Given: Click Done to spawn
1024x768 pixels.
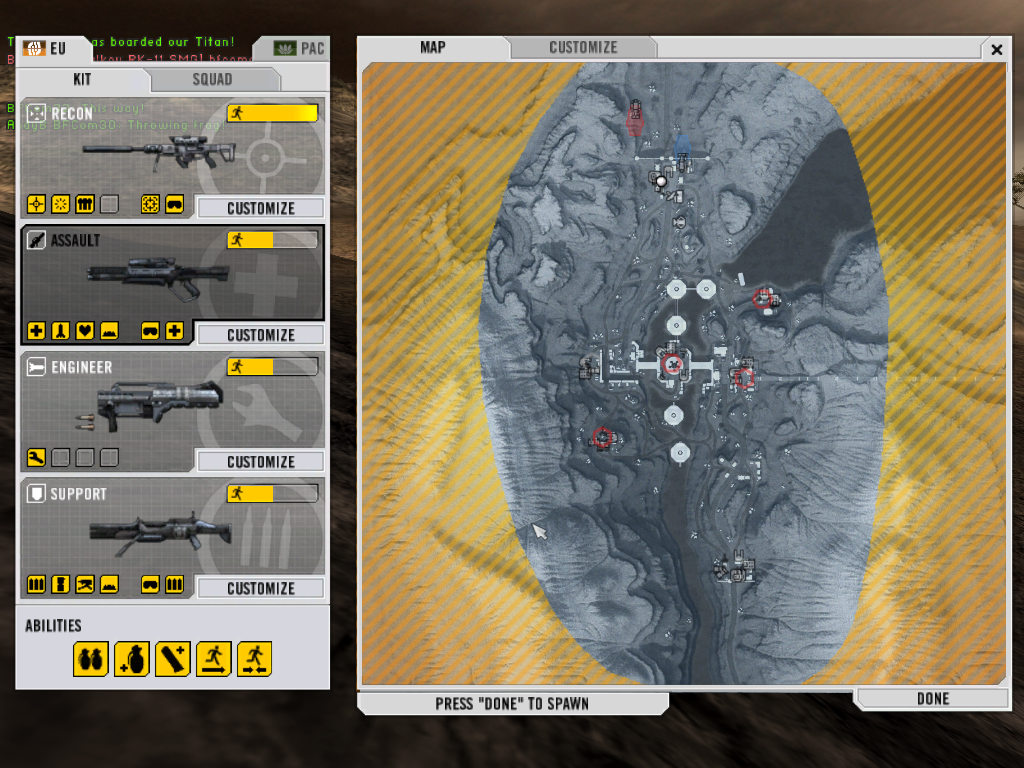Looking at the screenshot, I should click(x=932, y=698).
